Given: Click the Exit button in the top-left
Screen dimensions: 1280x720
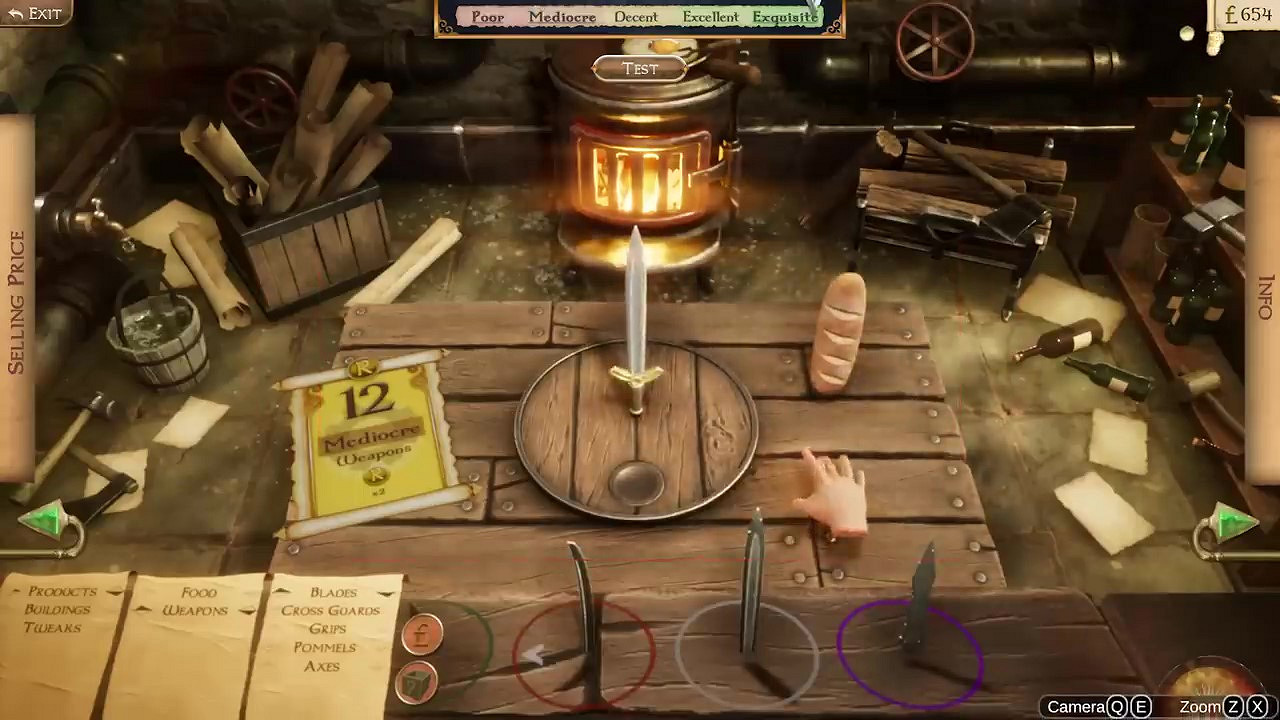Looking at the screenshot, I should coord(32,14).
